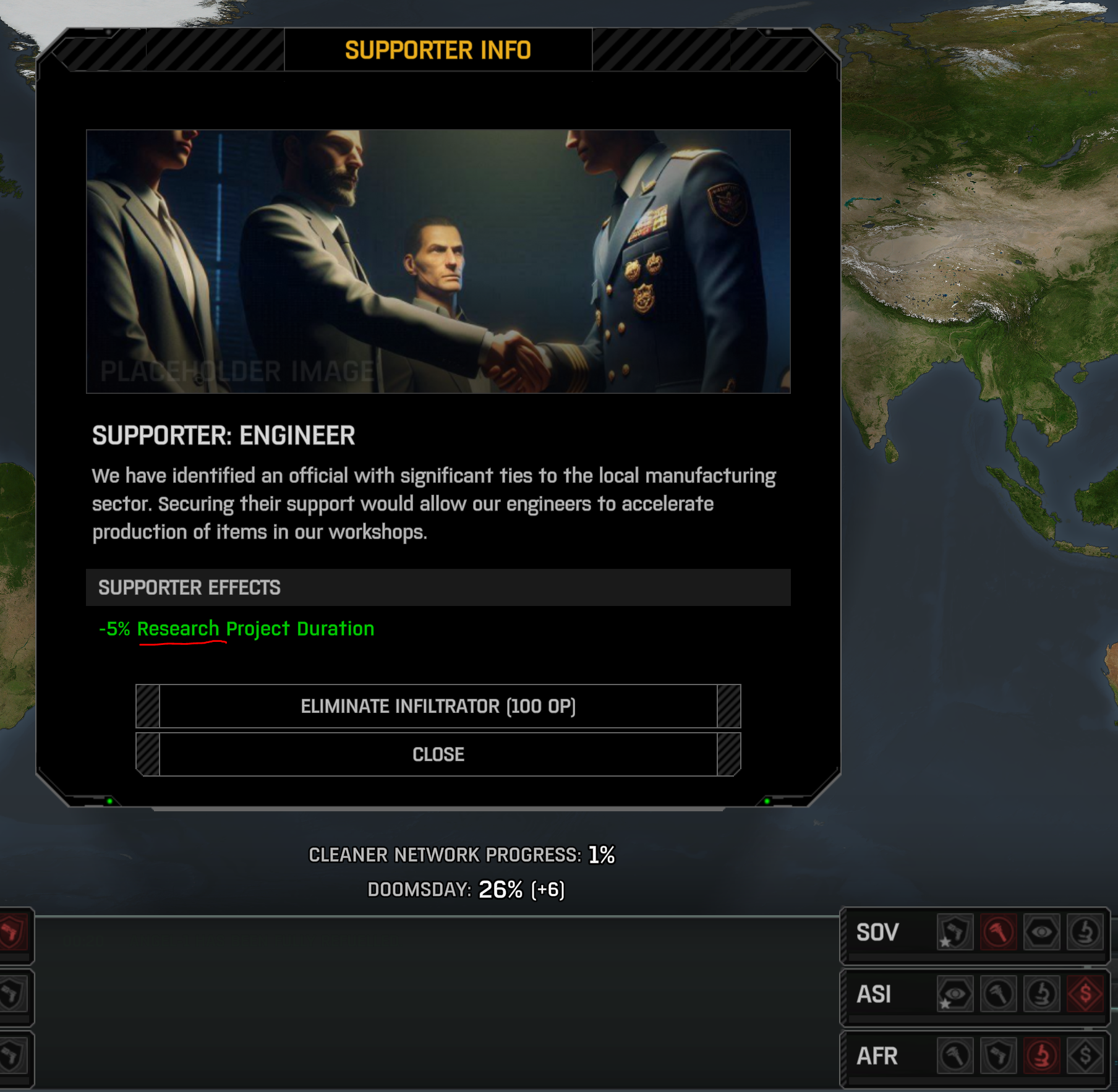Open the red microscope icon in AFR row
This screenshot has height=1092, width=1118.
coord(1041,1056)
